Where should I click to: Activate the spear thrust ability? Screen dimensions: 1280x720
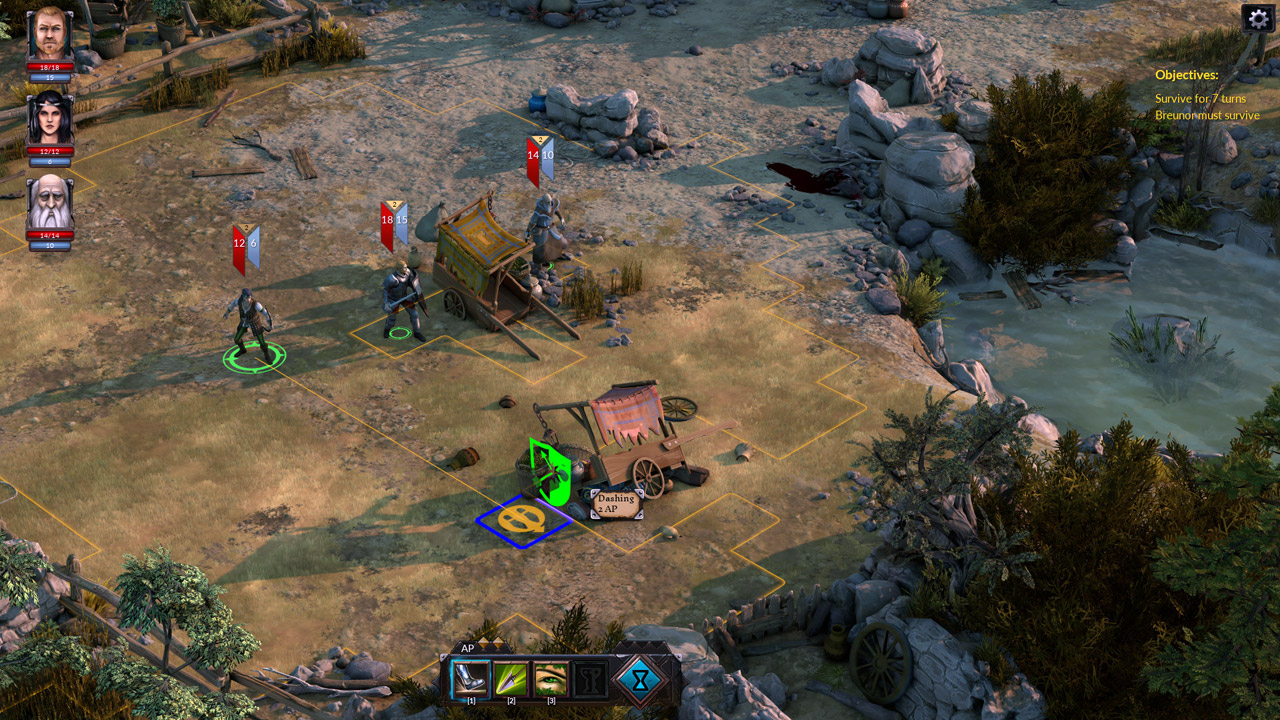(x=511, y=679)
